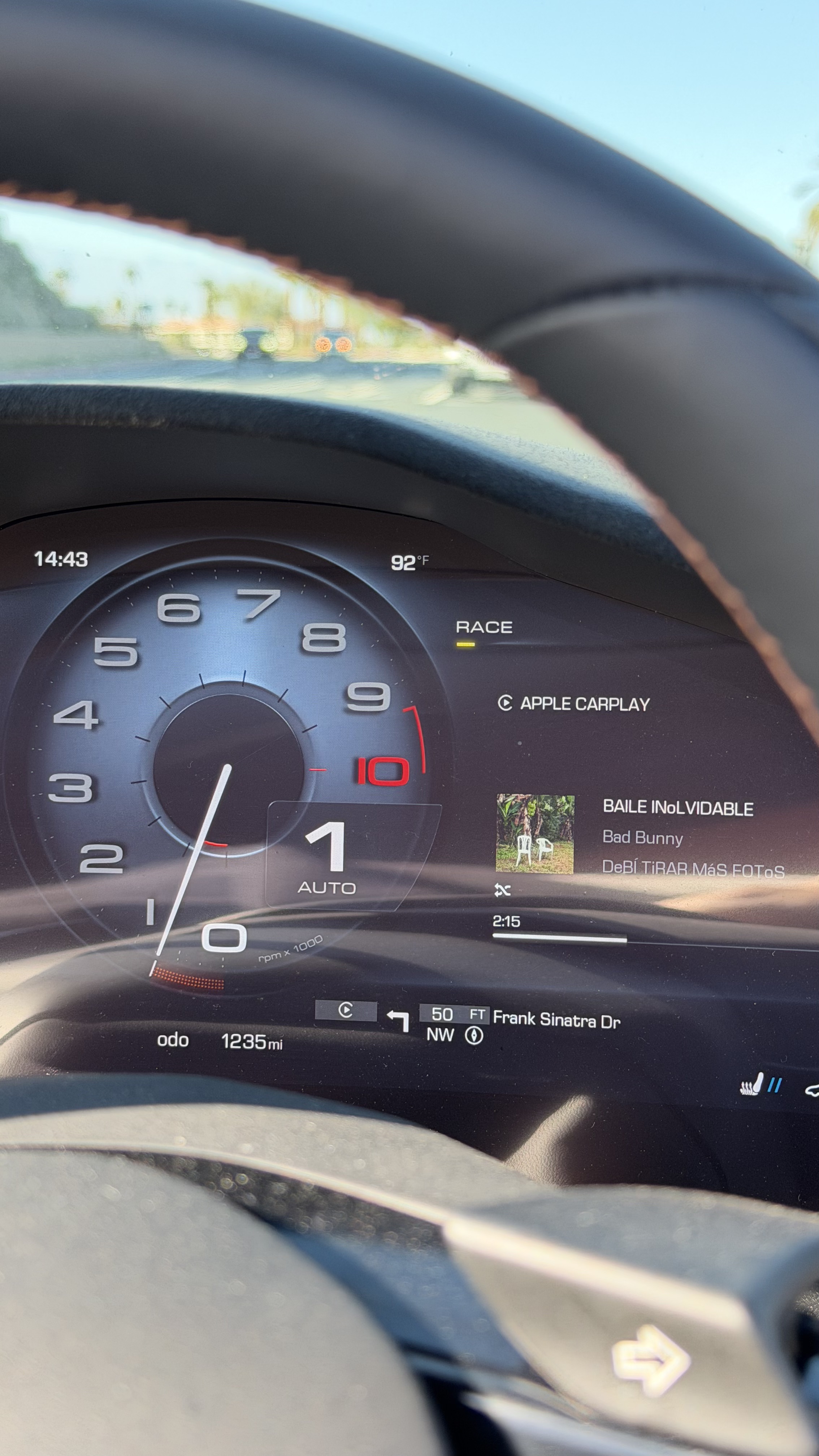Viewport: 819px width, 1456px height.
Task: Click the CarPlay icon beside the turn arrow
Action: (x=345, y=1011)
